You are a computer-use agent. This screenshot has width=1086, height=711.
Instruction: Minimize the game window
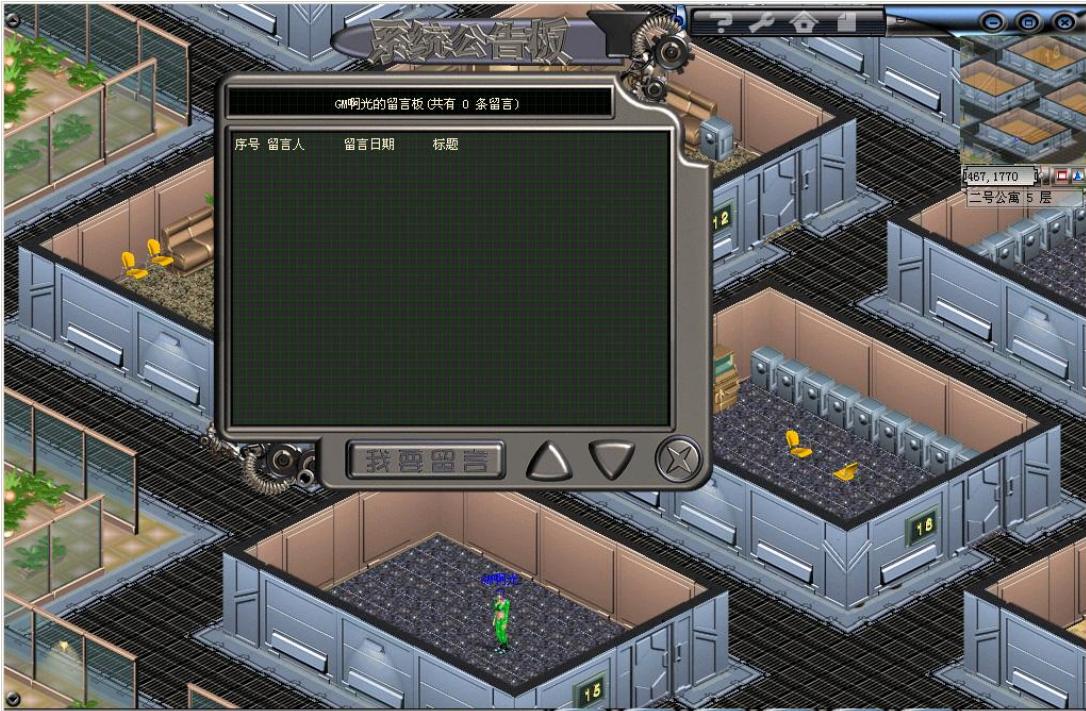(992, 21)
